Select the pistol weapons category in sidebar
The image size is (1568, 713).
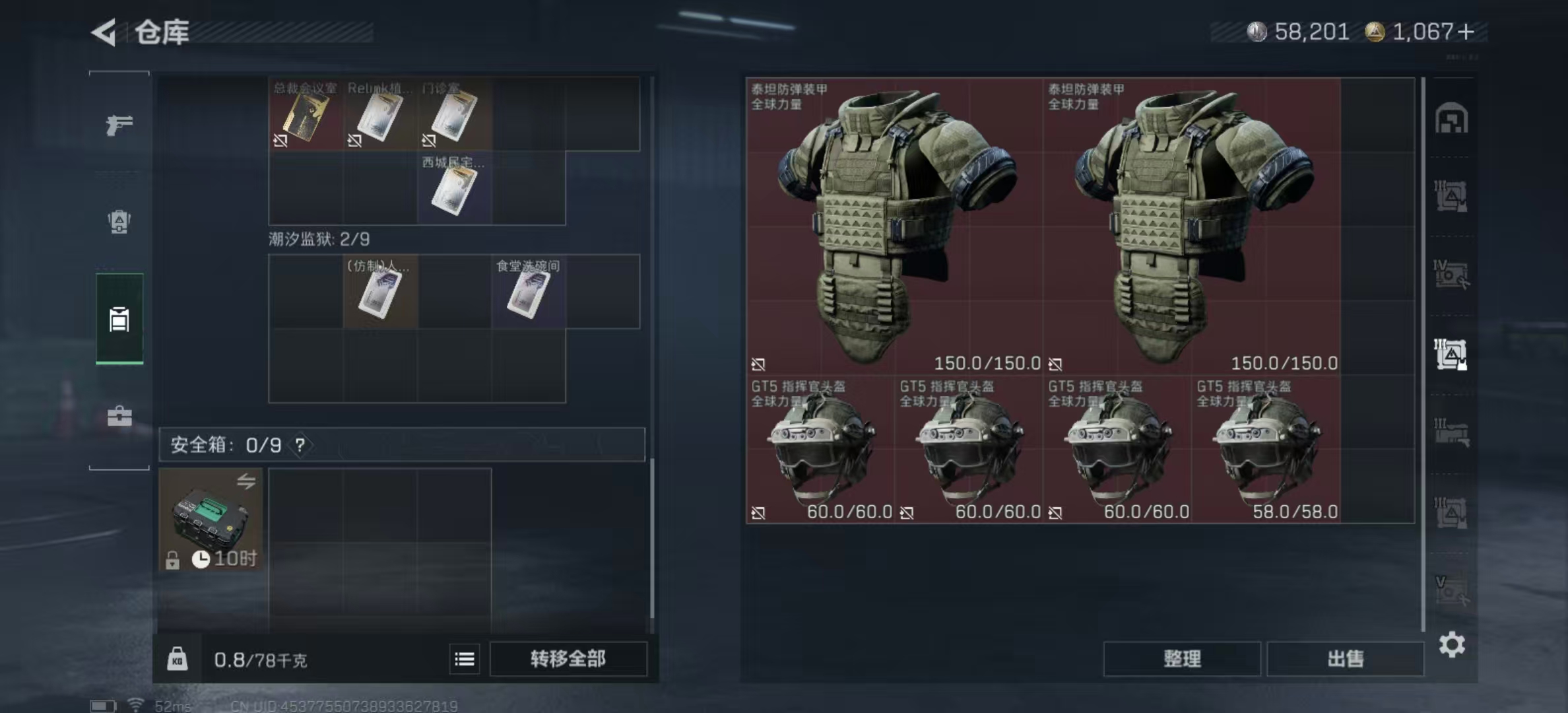point(119,125)
